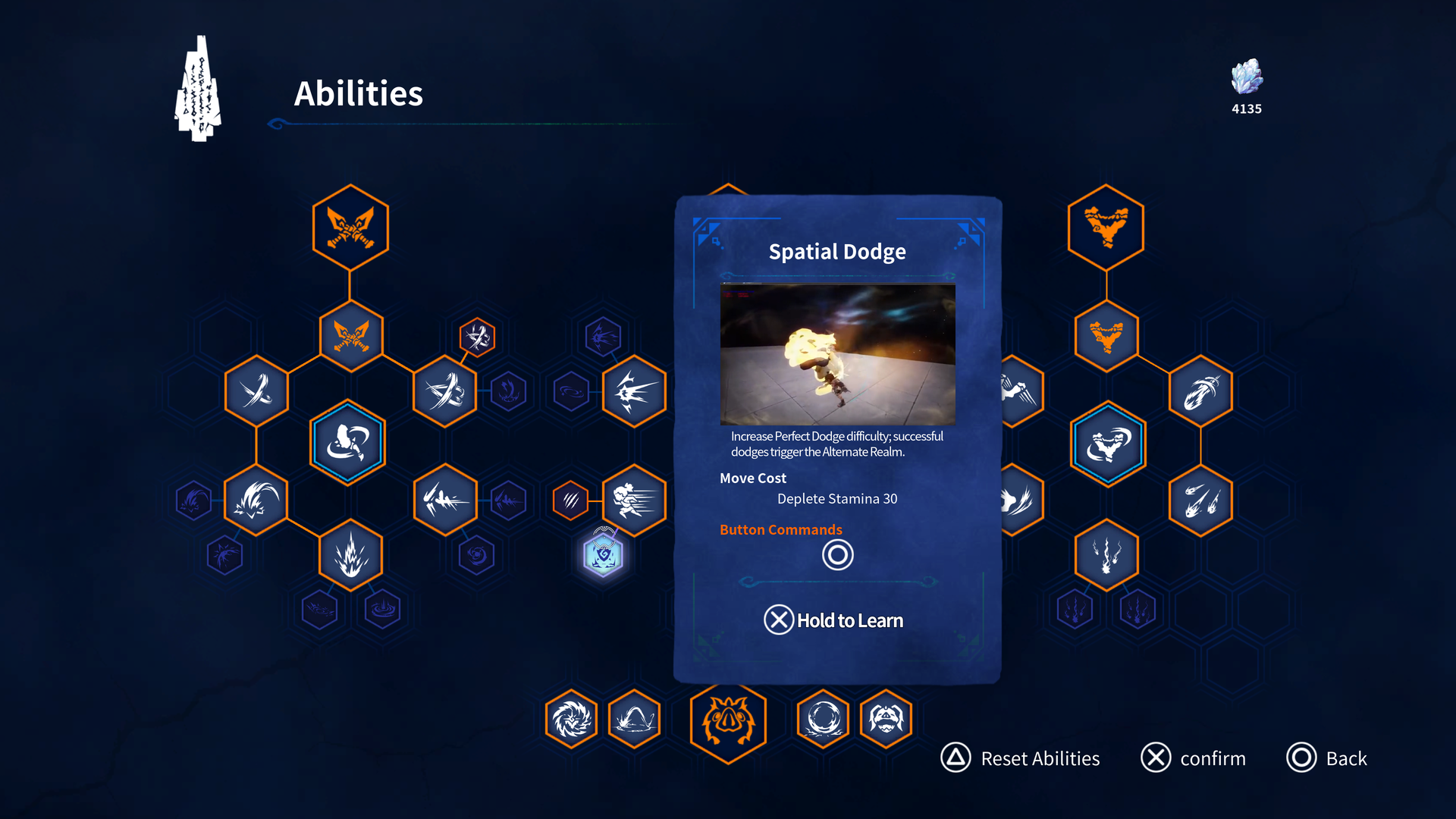Select the spiral vortex ability at bottom

[571, 718]
